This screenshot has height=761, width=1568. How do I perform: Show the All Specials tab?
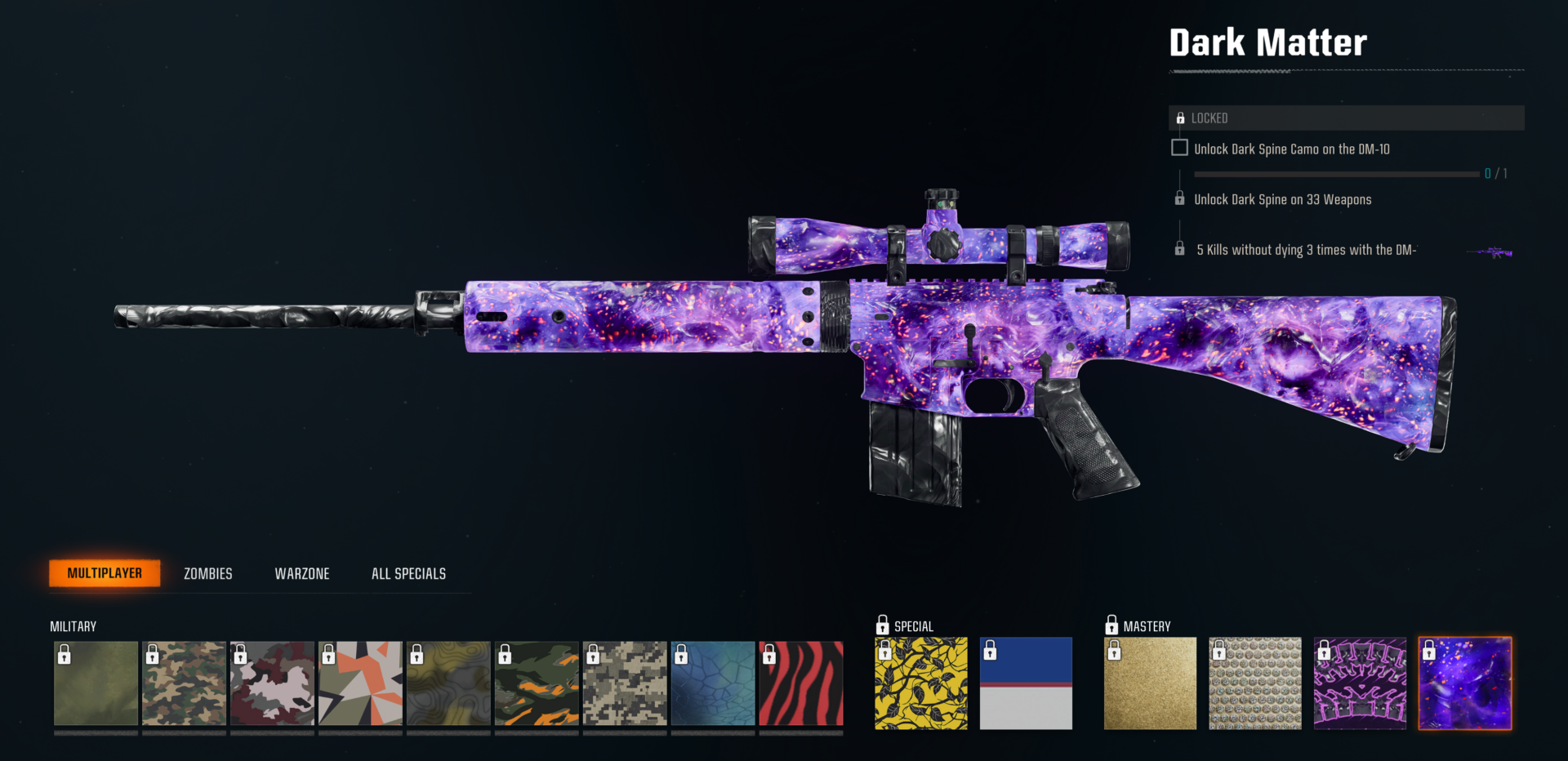coord(408,574)
